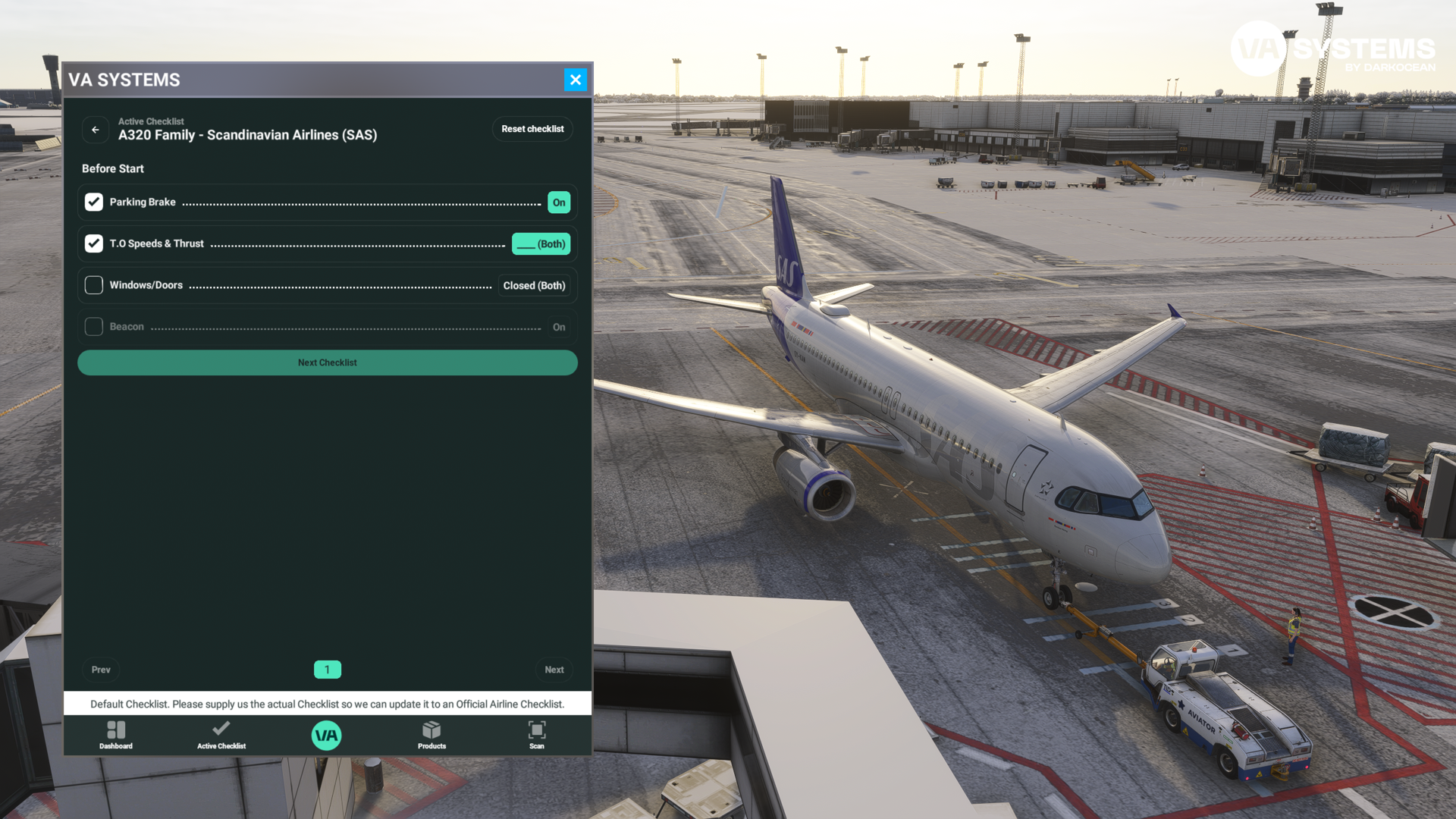This screenshot has height=819, width=1456.
Task: Uncheck the Parking Brake checkbox
Action: tap(94, 202)
